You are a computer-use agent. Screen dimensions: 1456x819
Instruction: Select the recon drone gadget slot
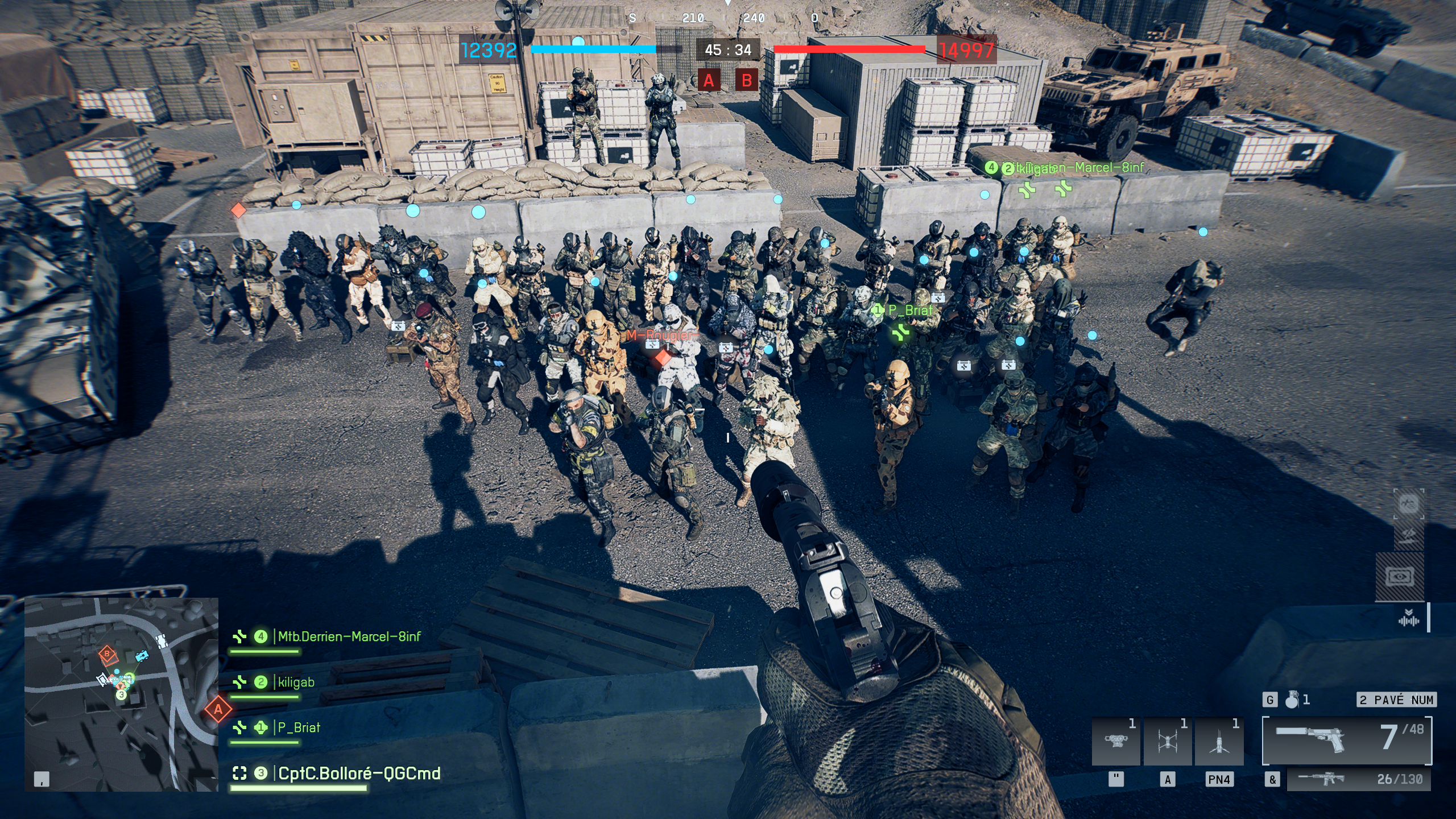[1167, 742]
